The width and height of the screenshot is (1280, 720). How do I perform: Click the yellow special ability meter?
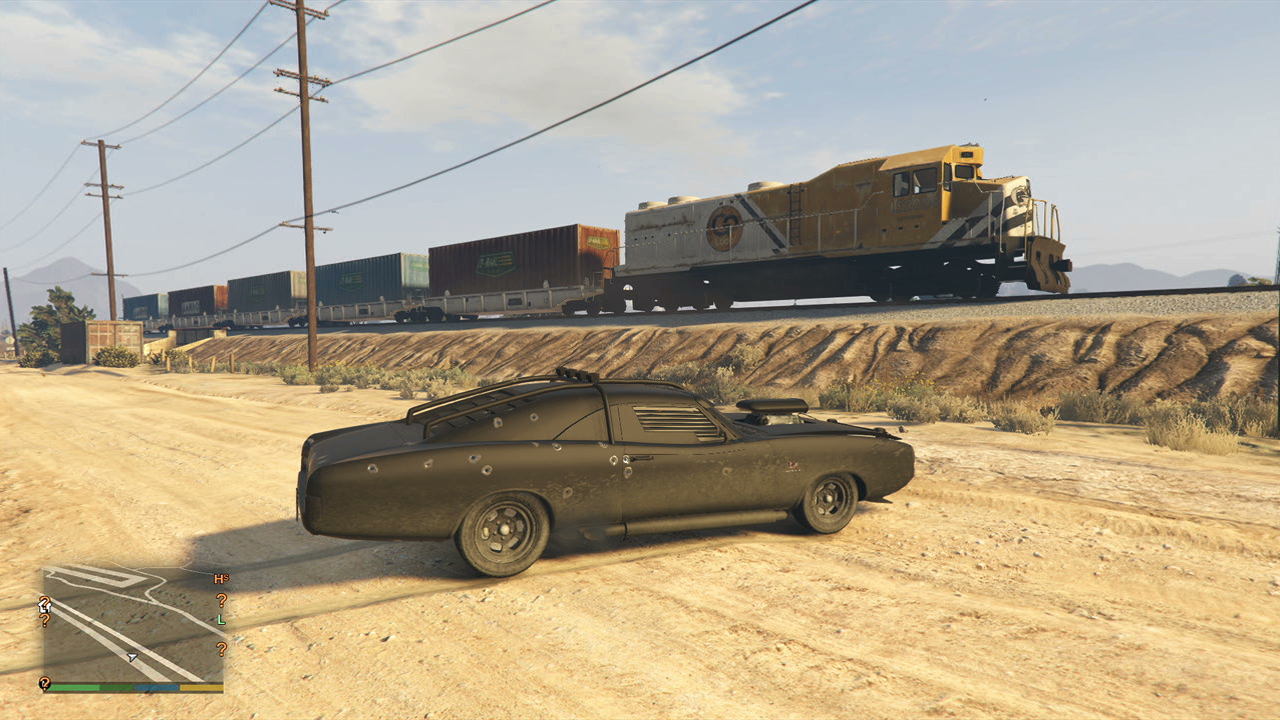click(x=203, y=687)
